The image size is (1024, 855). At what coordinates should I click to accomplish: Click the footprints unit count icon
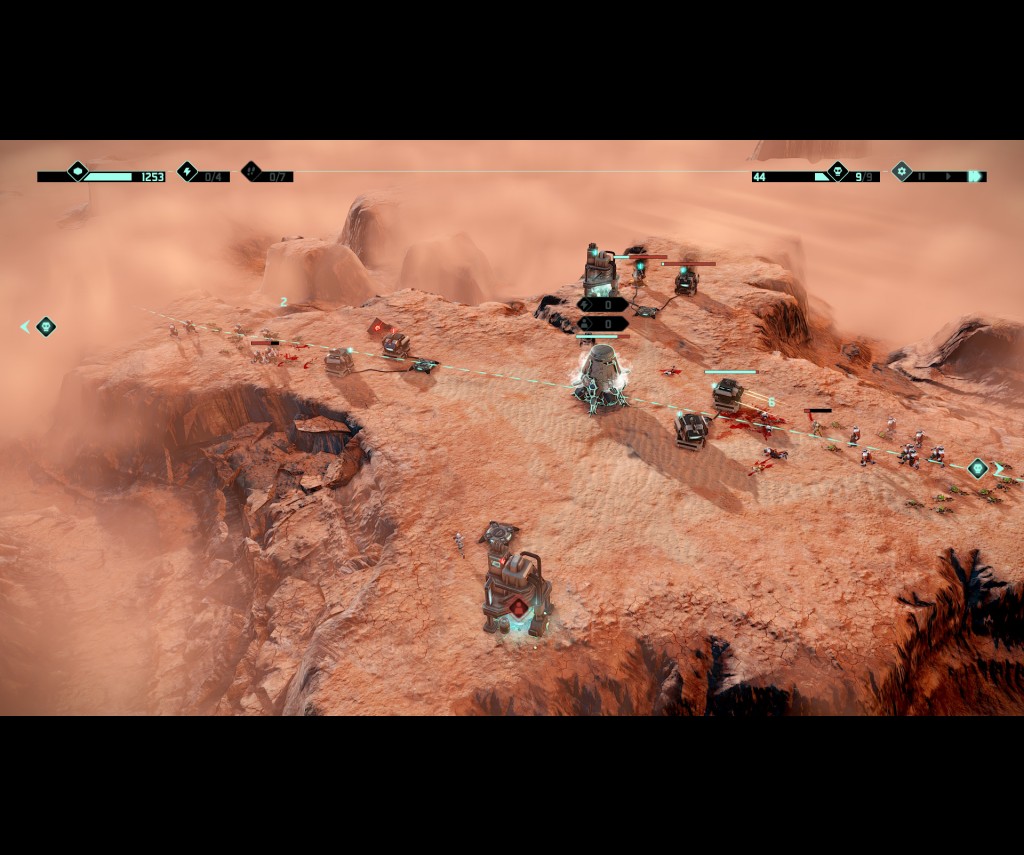[x=252, y=172]
